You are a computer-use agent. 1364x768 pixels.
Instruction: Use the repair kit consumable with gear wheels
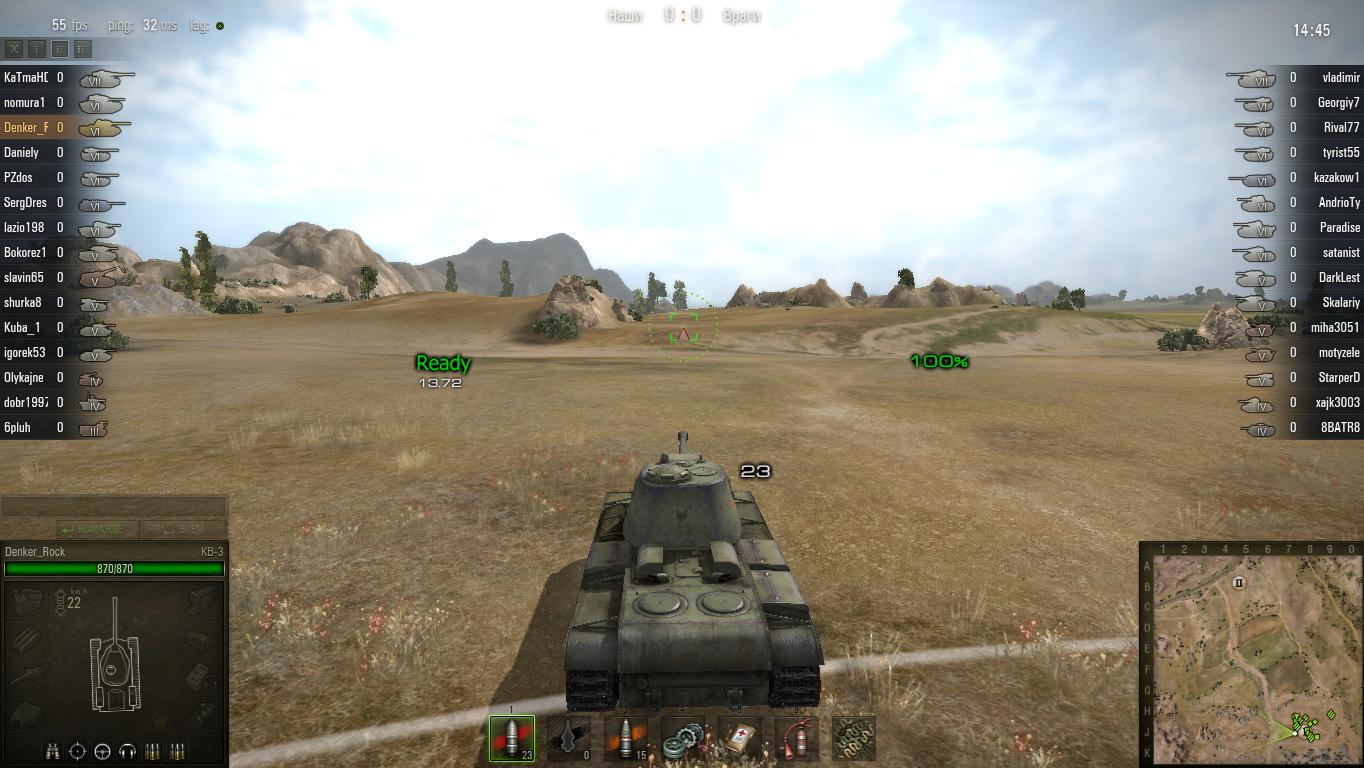pyautogui.click(x=683, y=739)
